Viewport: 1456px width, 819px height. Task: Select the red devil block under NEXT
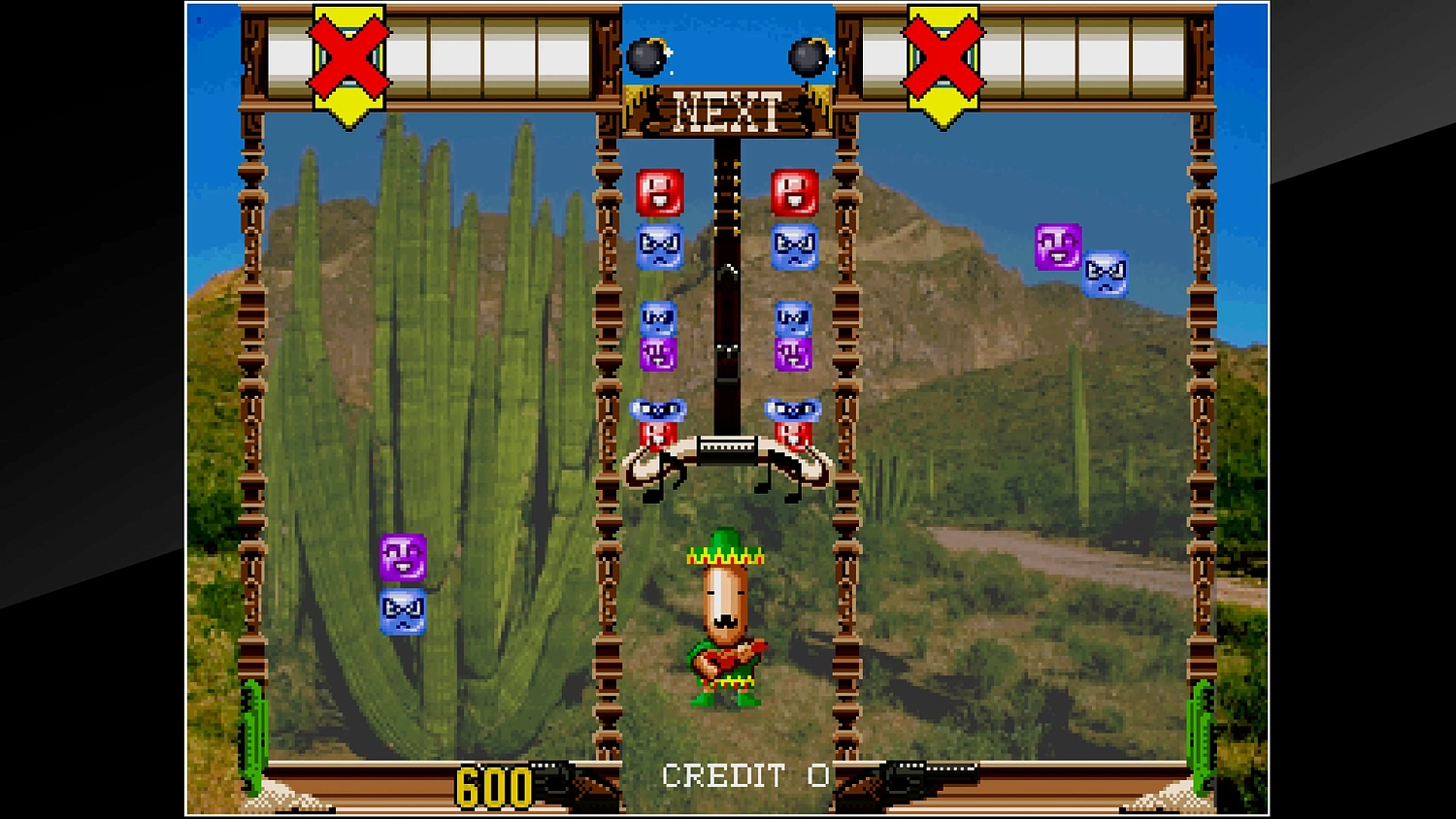click(659, 194)
